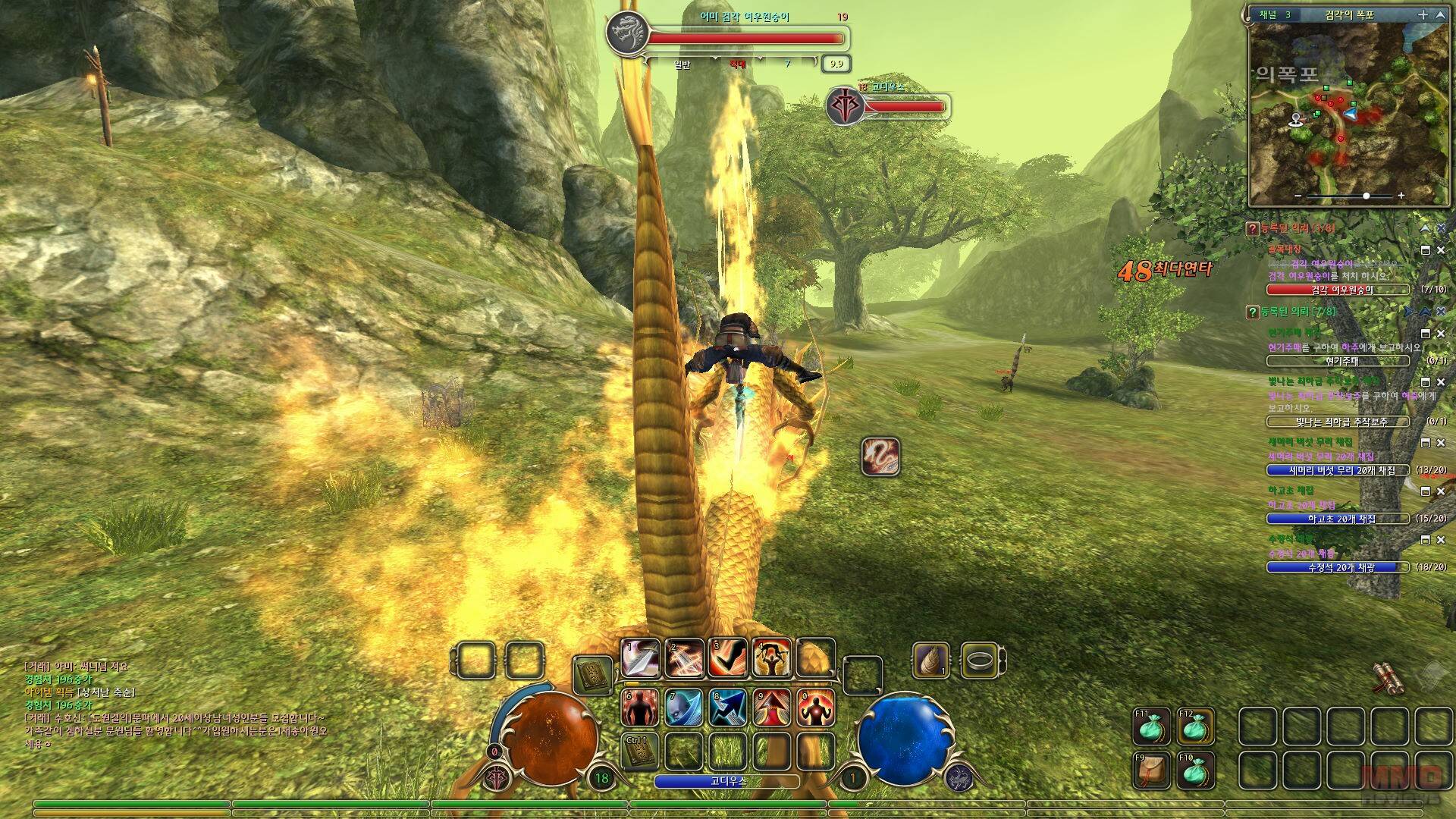Use the lightning strikes skill in slot 2
This screenshot has height=819, width=1456.
[x=685, y=658]
